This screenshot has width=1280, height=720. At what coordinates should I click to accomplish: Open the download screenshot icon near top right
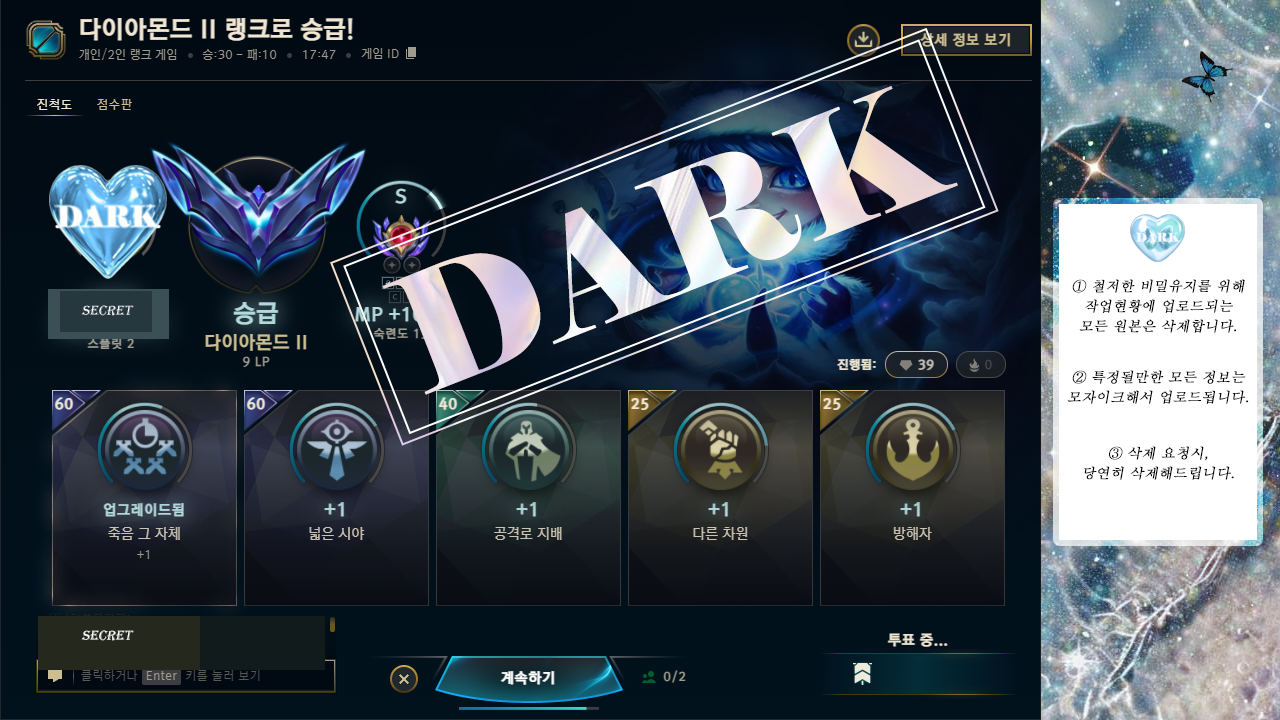click(x=862, y=40)
